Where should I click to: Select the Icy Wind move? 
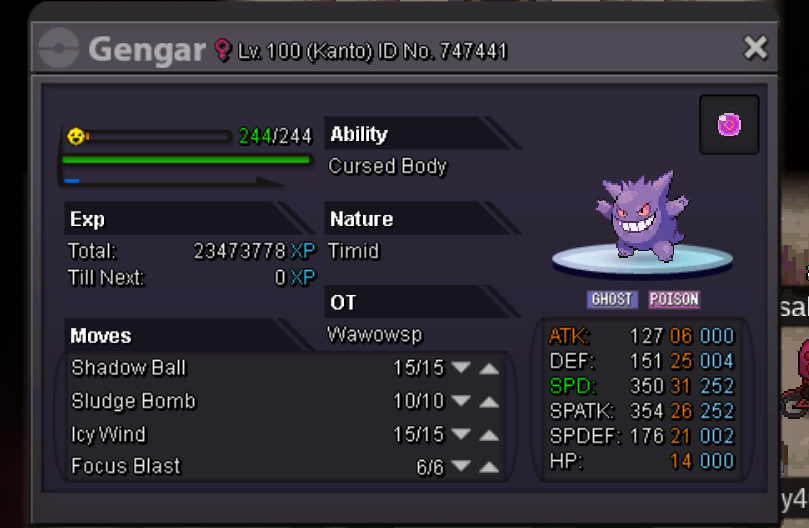(109, 435)
